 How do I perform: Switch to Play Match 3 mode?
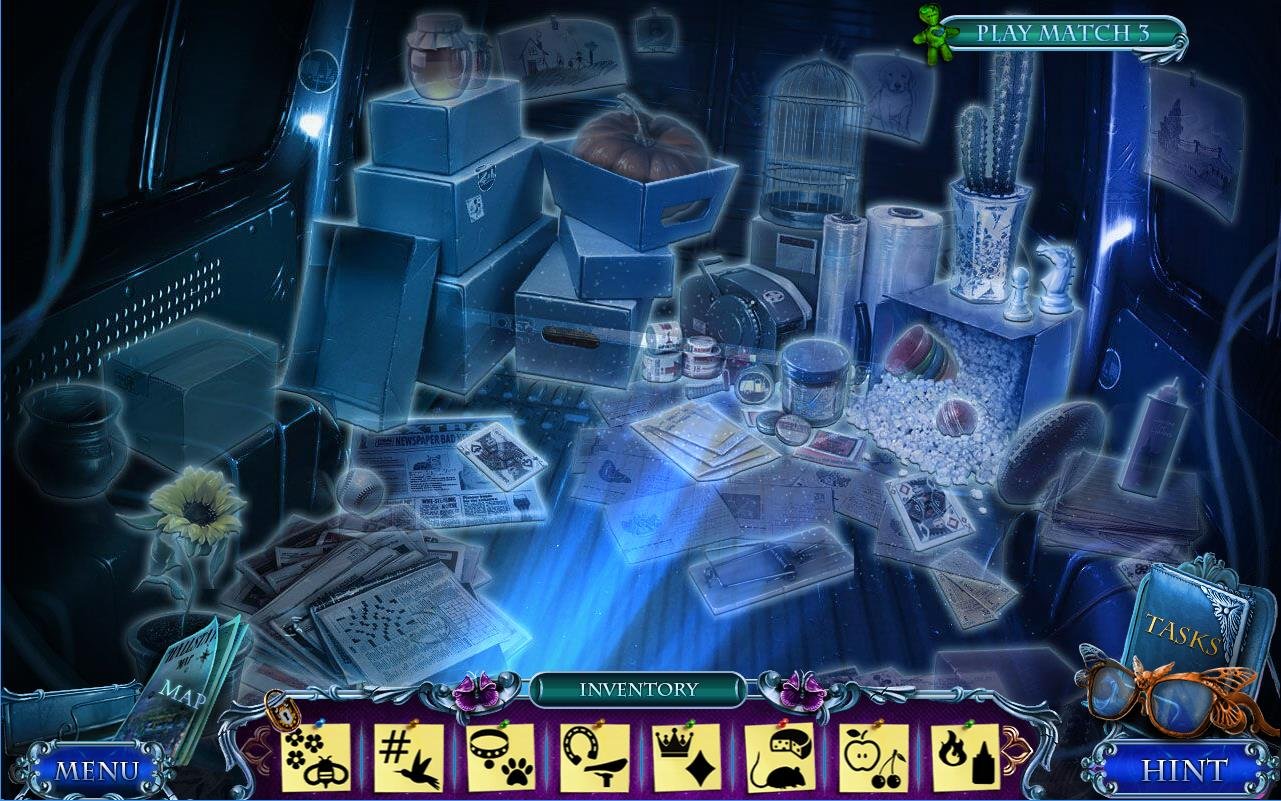1062,33
